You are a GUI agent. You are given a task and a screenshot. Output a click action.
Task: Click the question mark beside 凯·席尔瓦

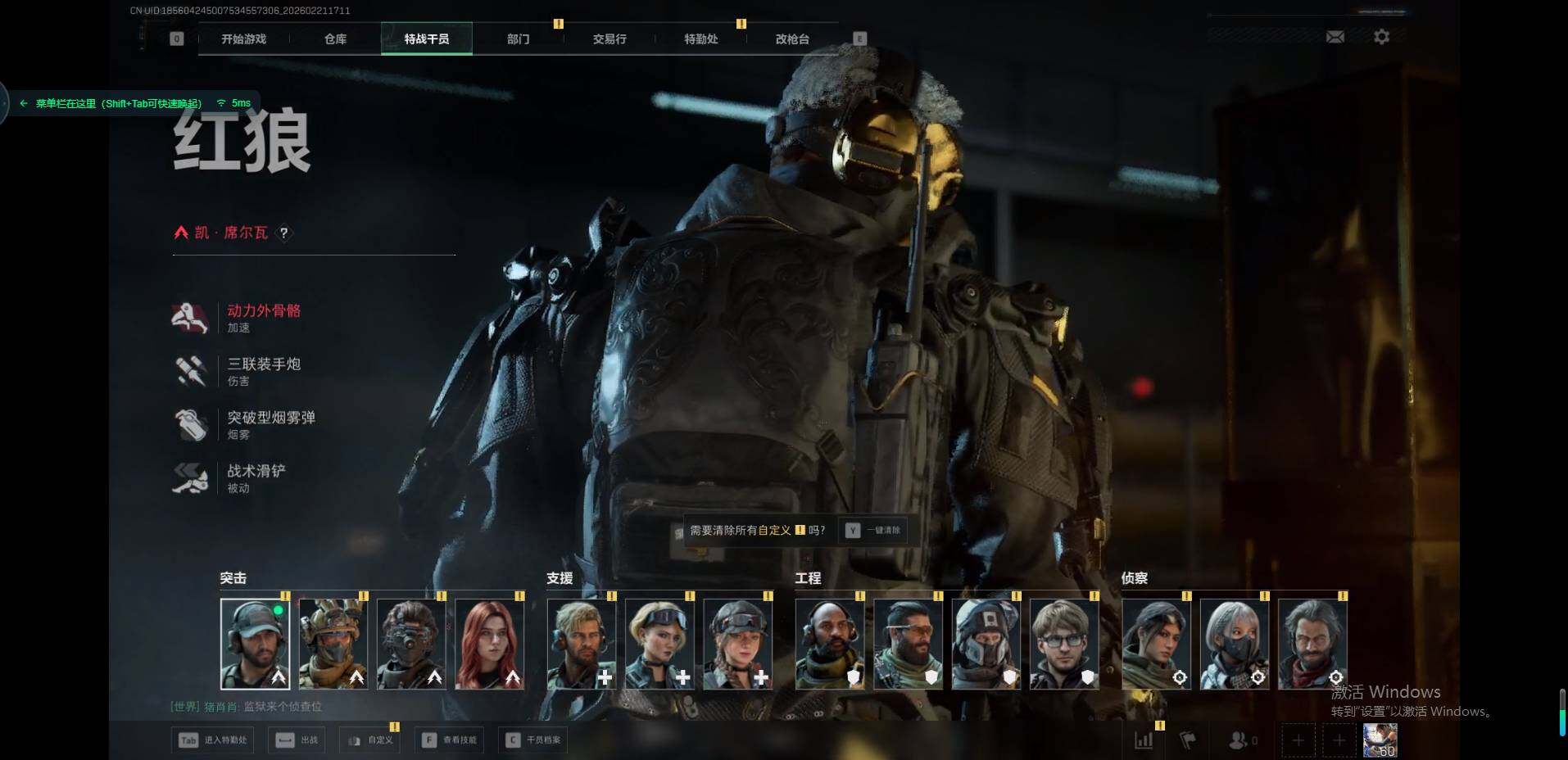click(284, 233)
